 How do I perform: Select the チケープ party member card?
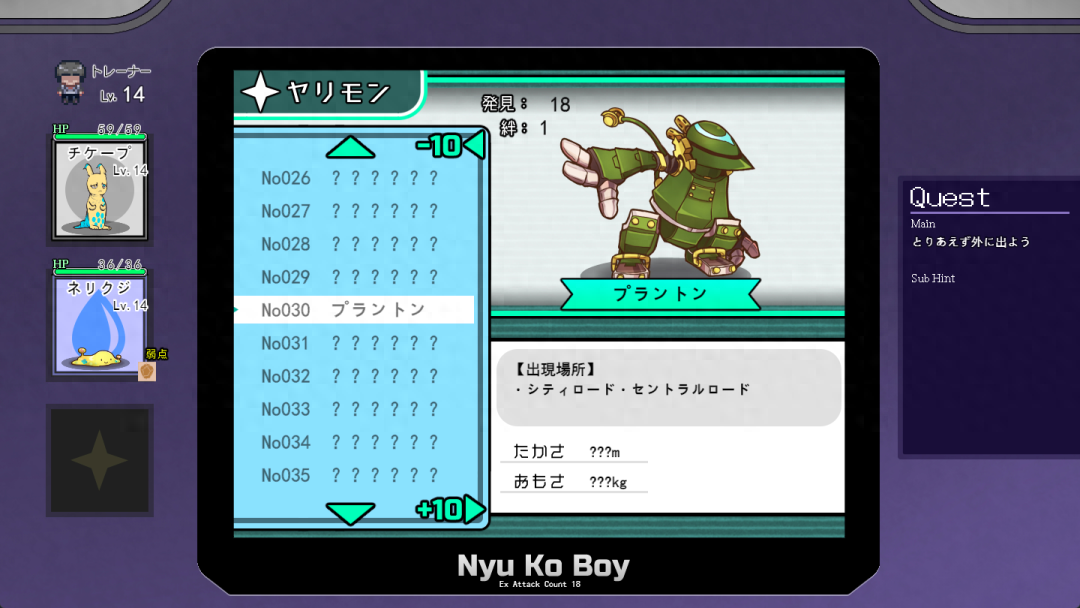coord(100,187)
